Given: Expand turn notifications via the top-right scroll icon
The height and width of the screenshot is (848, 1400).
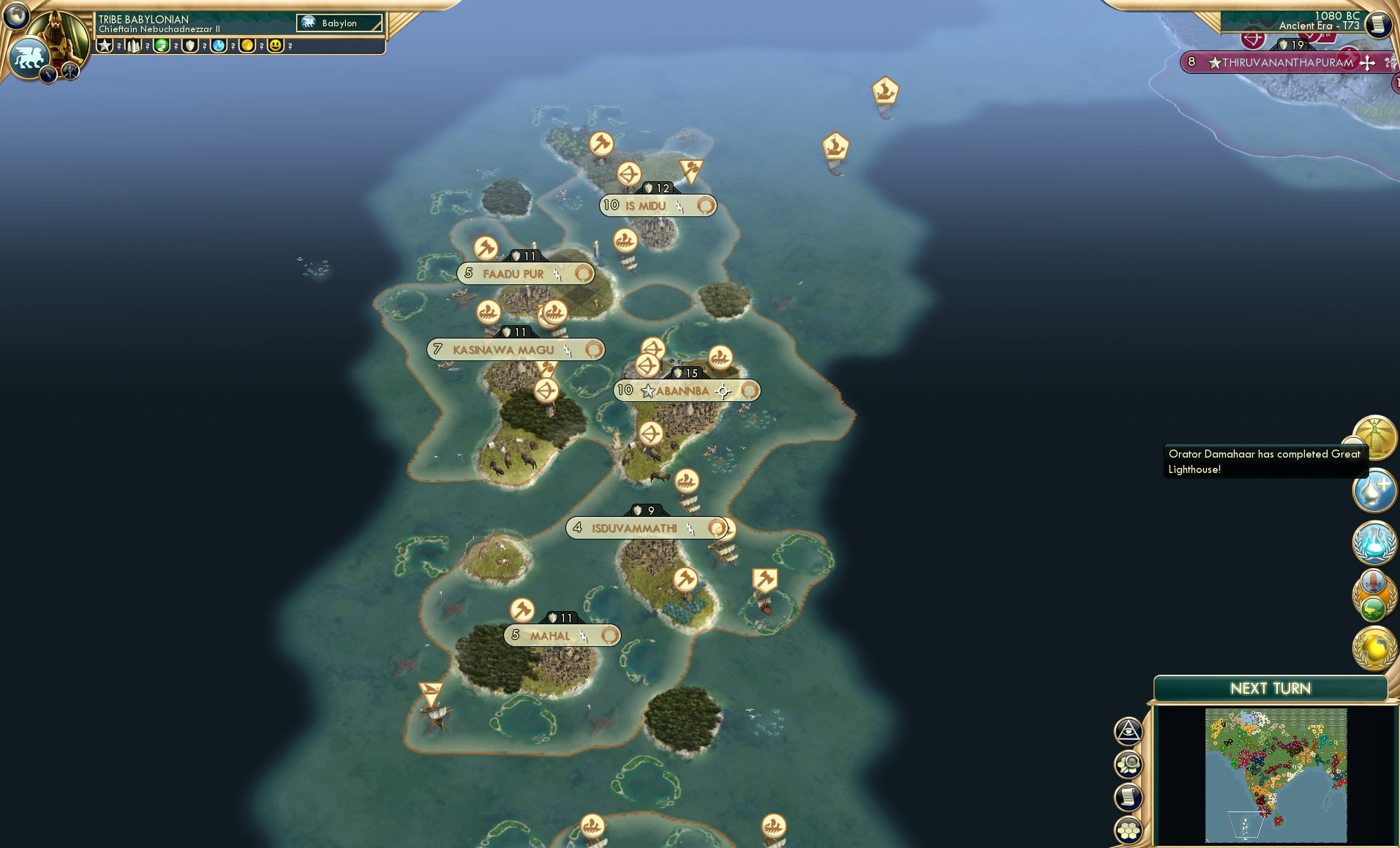Looking at the screenshot, I should pos(1378,24).
